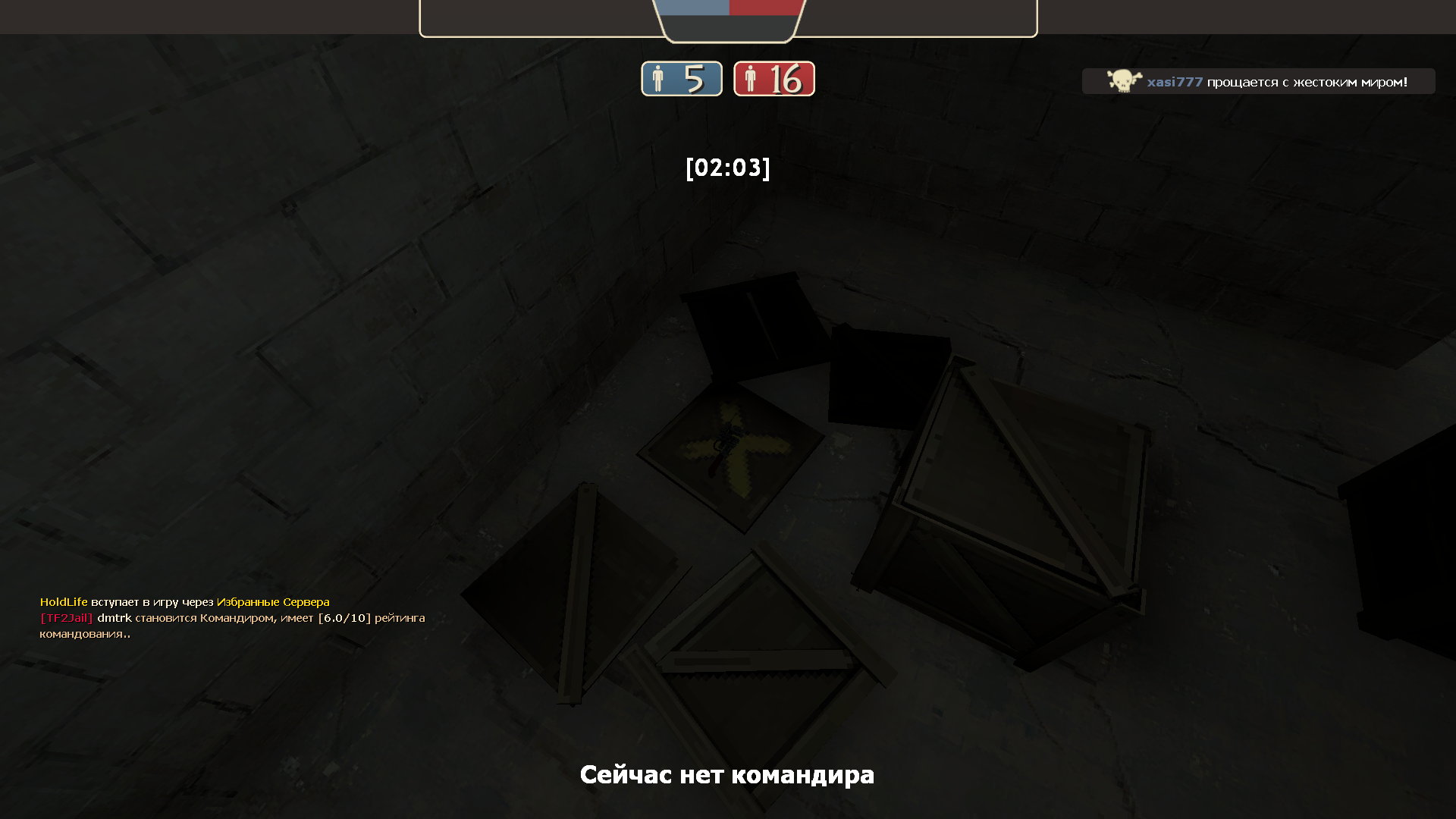Click the person silhouette on the blue counter
Viewport: 1456px width, 819px height.
tap(659, 78)
